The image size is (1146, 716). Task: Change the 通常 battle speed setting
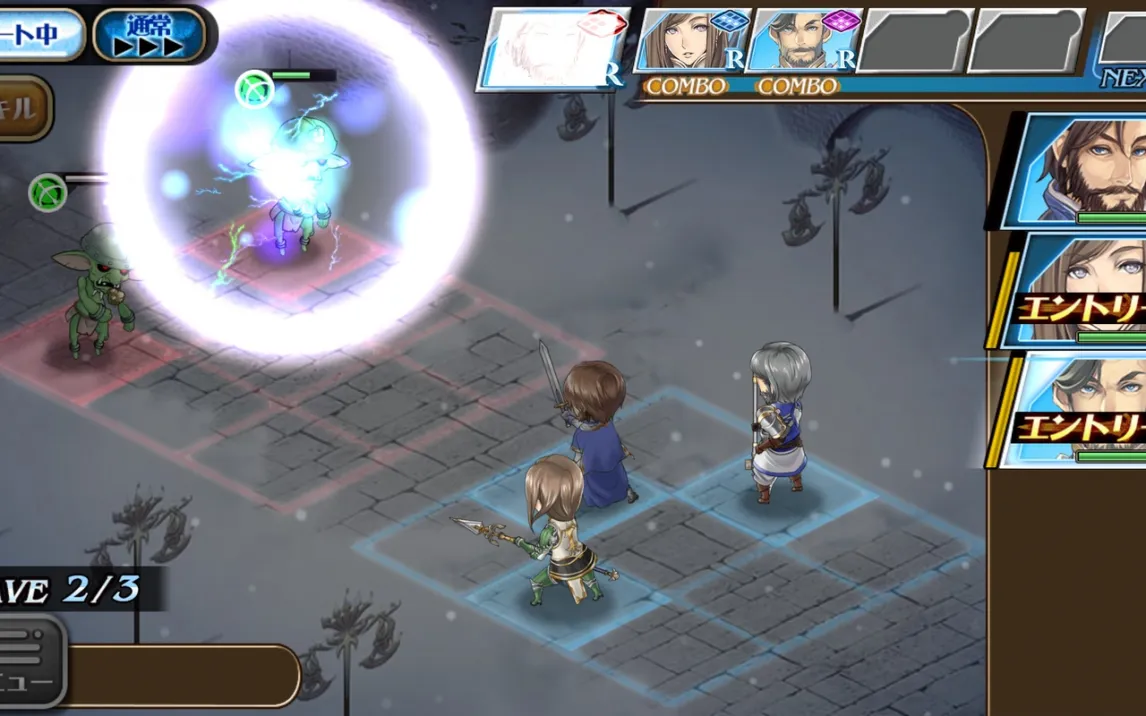tap(152, 35)
